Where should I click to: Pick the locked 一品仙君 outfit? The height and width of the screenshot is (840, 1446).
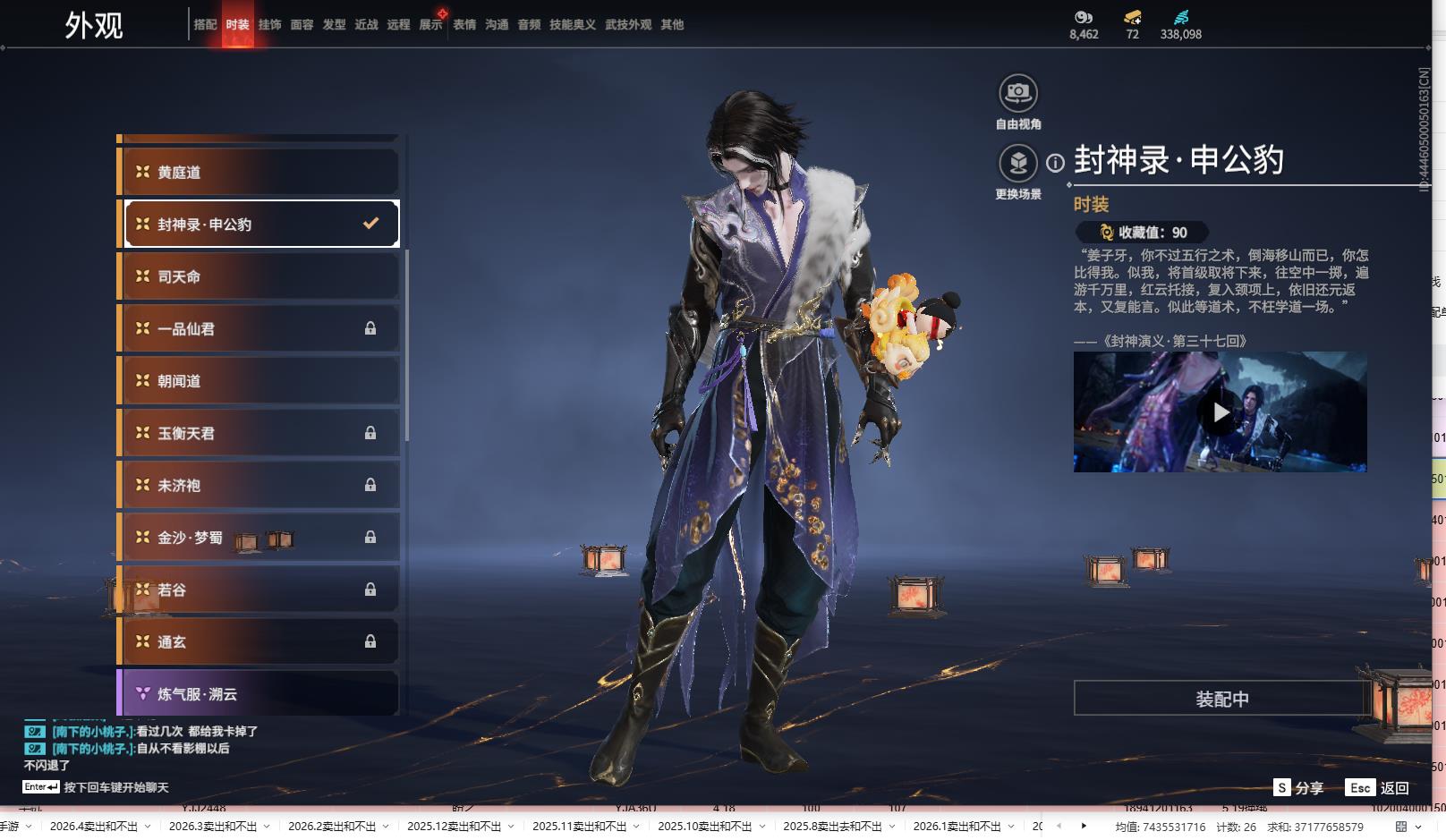pyautogui.click(x=259, y=328)
